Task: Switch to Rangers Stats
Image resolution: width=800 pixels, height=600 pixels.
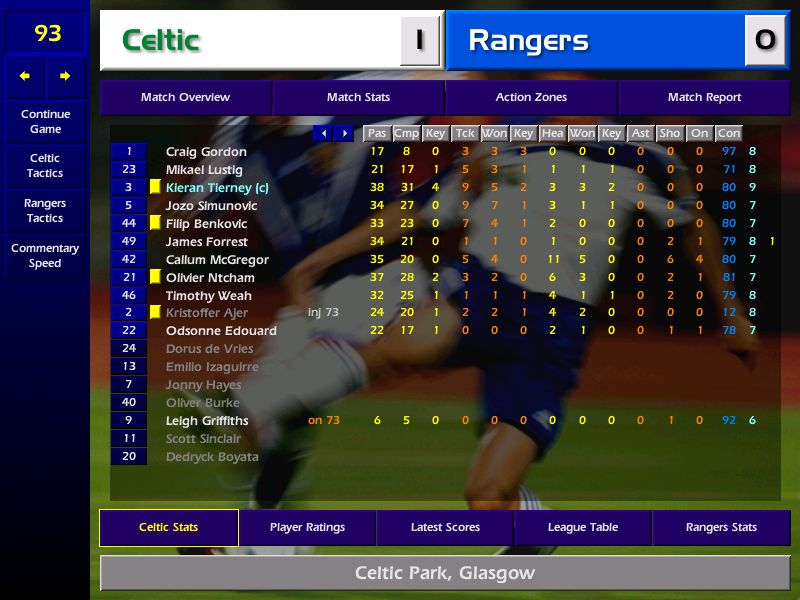Action: (x=721, y=528)
